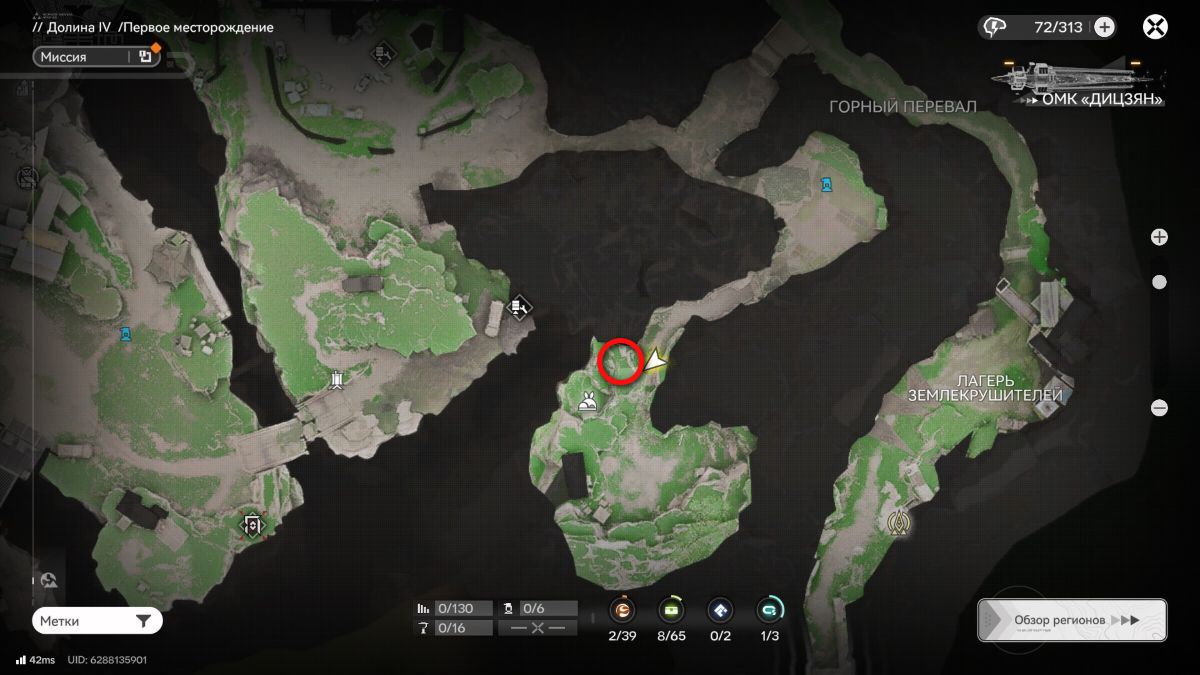Select the gold emblem marker below Лагерь землекрушителей
The width and height of the screenshot is (1200, 675).
click(901, 522)
